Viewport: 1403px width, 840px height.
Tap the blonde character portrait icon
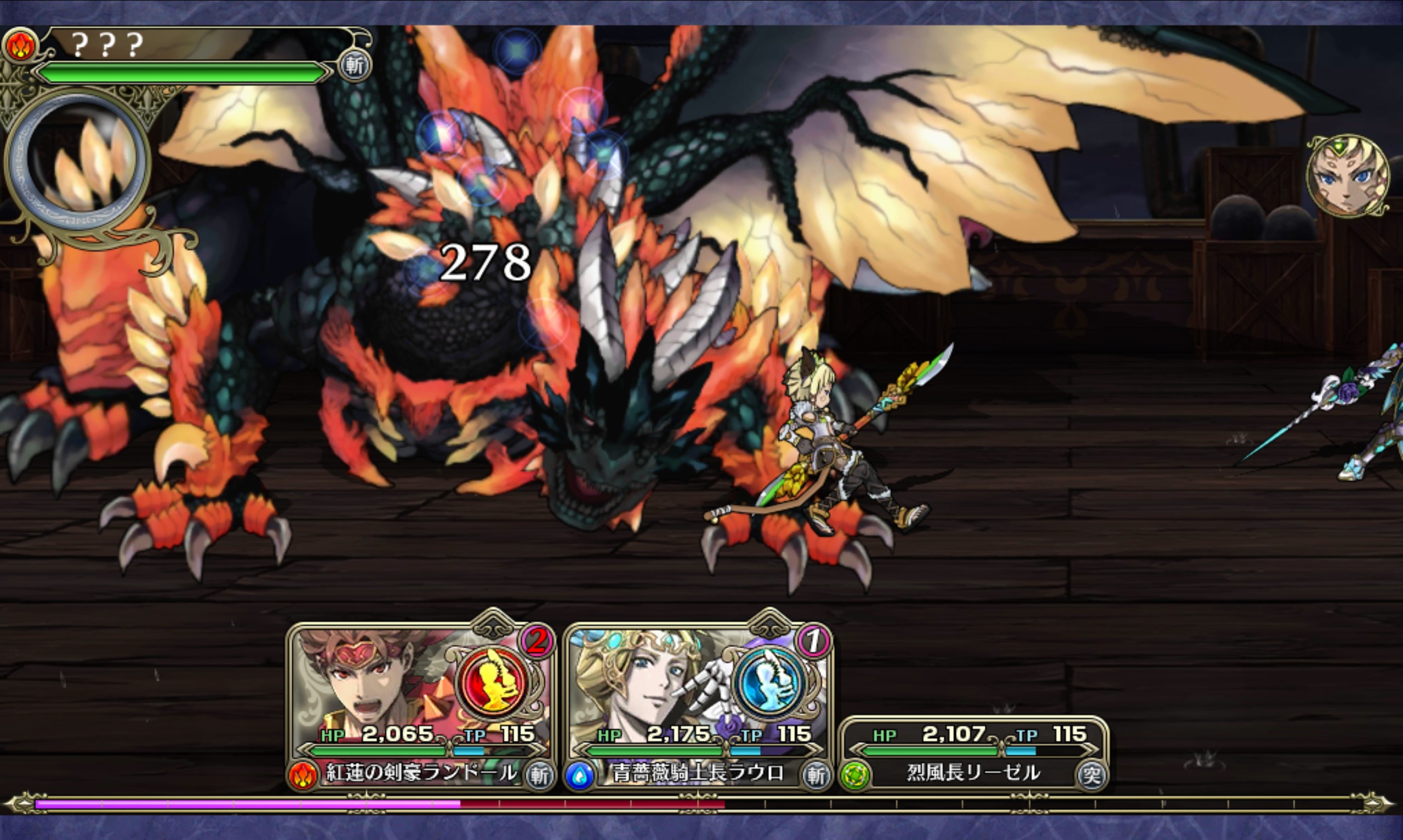[x=1347, y=176]
